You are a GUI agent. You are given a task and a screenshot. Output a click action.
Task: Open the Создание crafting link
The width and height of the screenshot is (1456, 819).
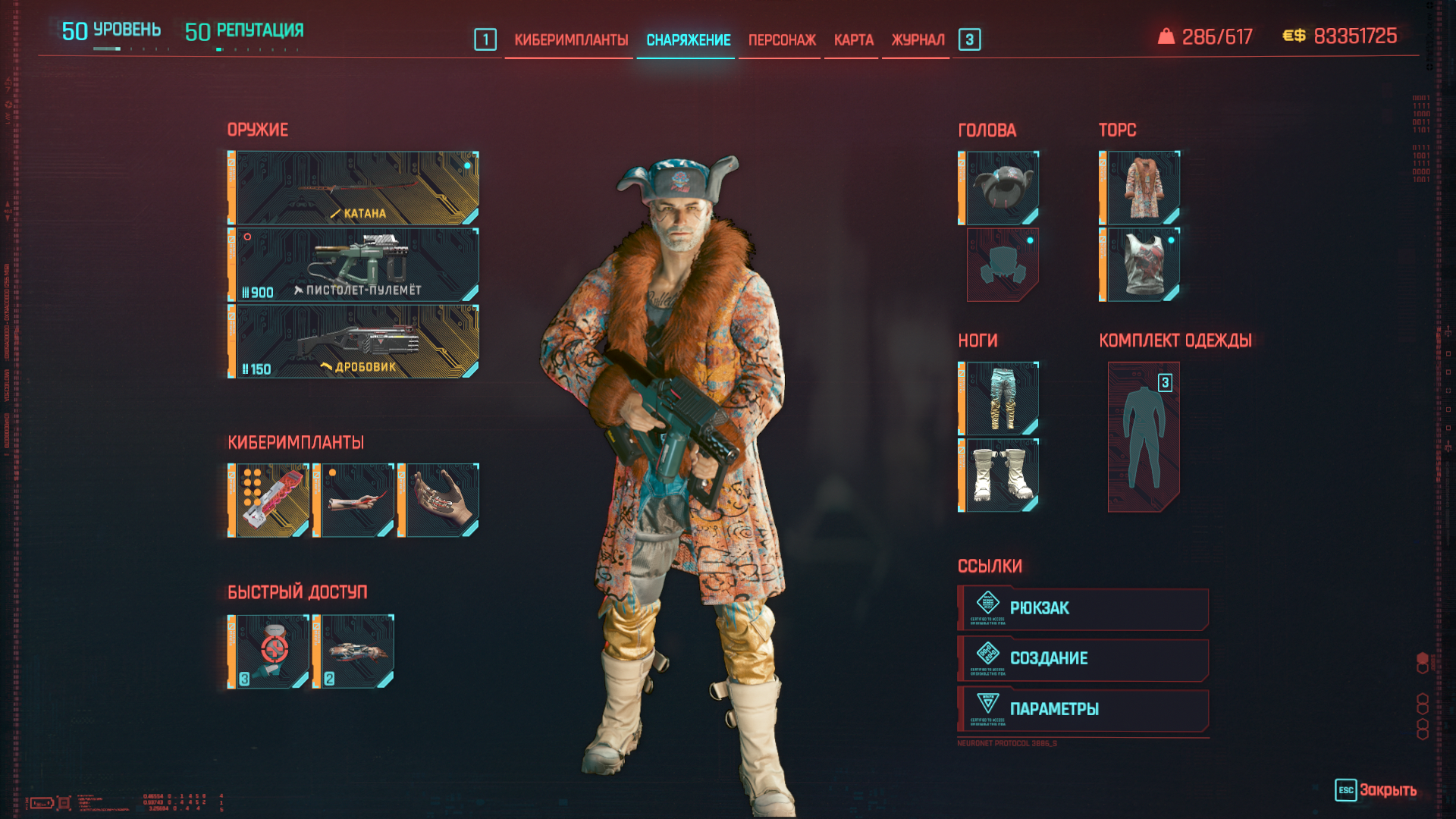pos(1083,658)
